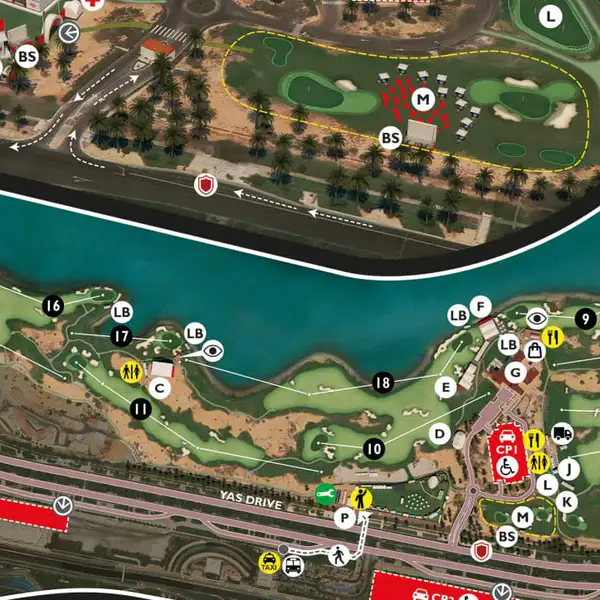Click the location marker labeled P
This screenshot has width=600, height=600.
[x=345, y=517]
